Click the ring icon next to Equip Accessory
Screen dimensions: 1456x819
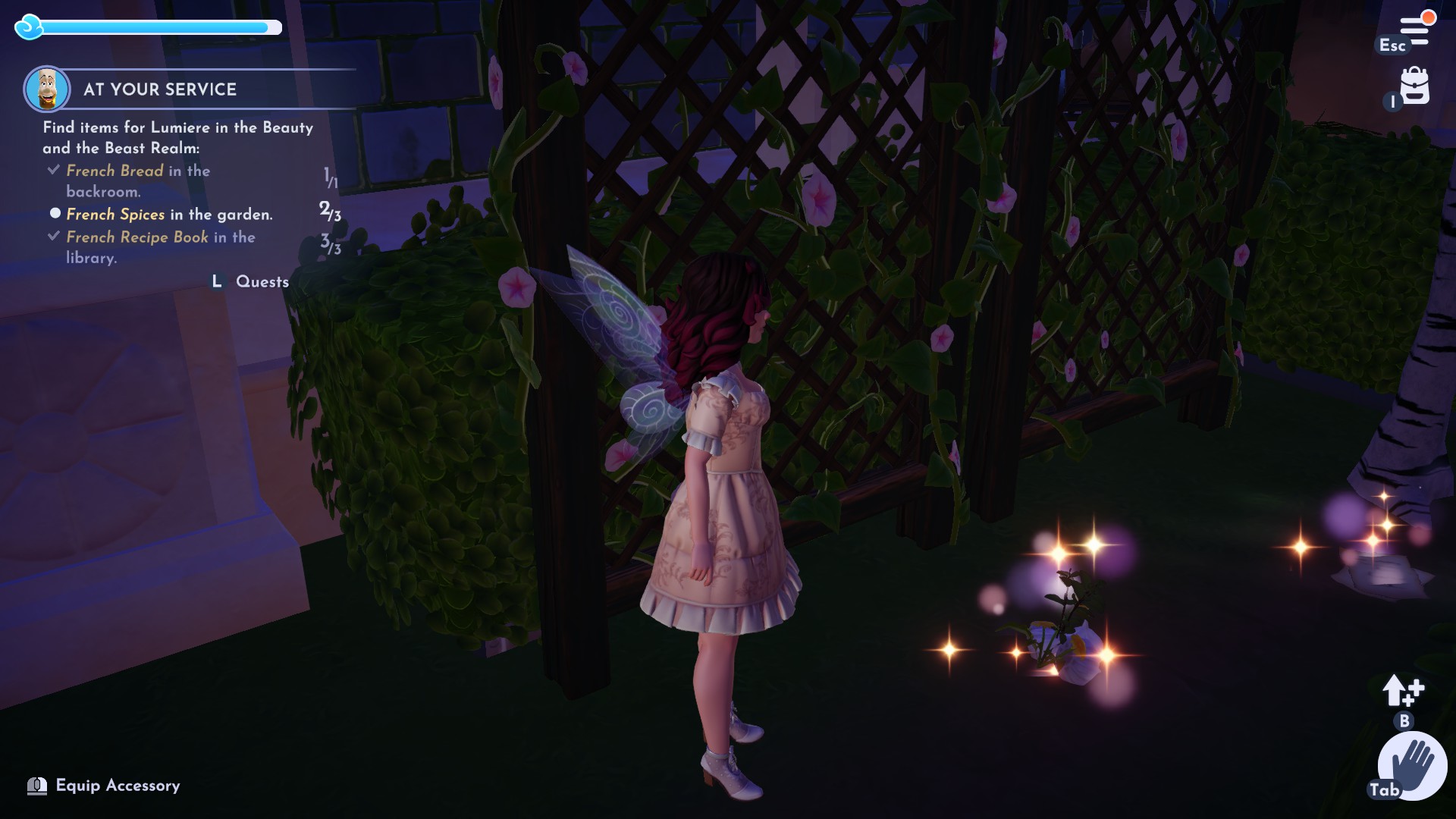click(37, 786)
